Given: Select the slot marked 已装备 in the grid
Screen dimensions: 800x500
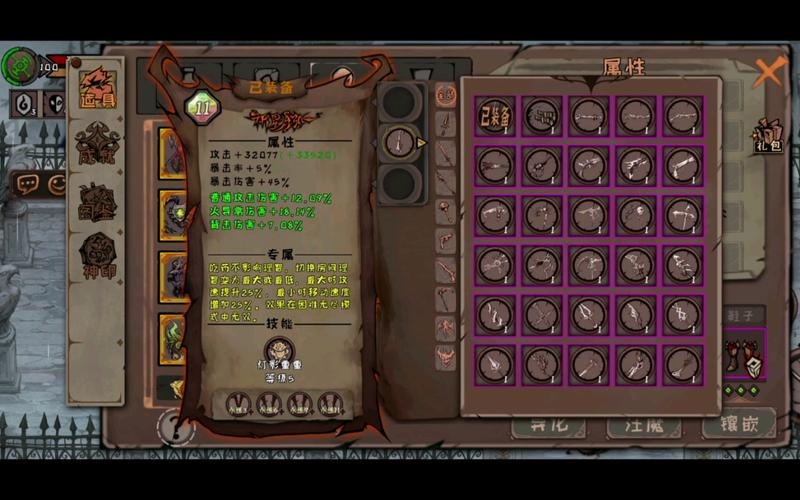Looking at the screenshot, I should [495, 115].
